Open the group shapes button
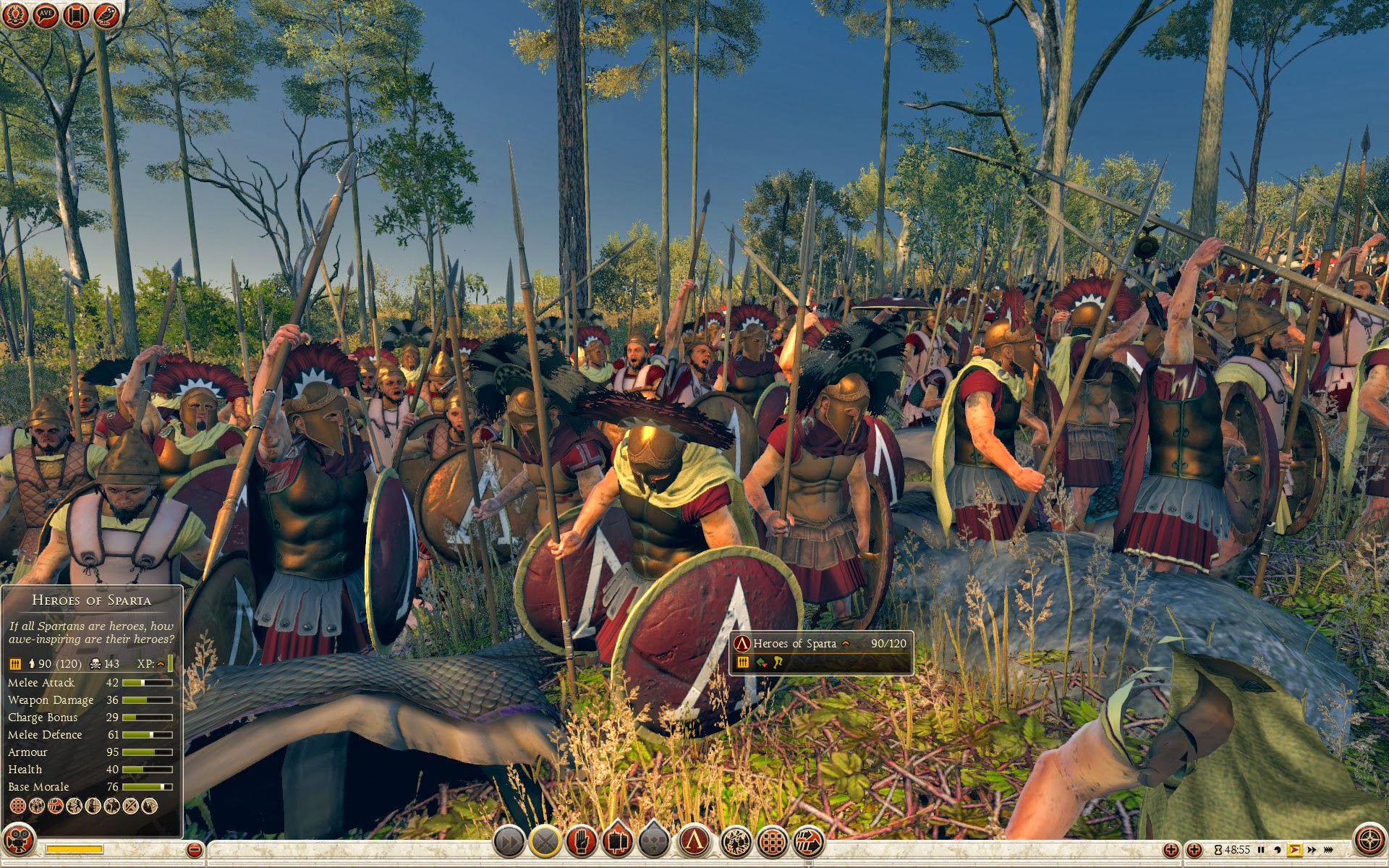The width and height of the screenshot is (1389, 868). 653,842
